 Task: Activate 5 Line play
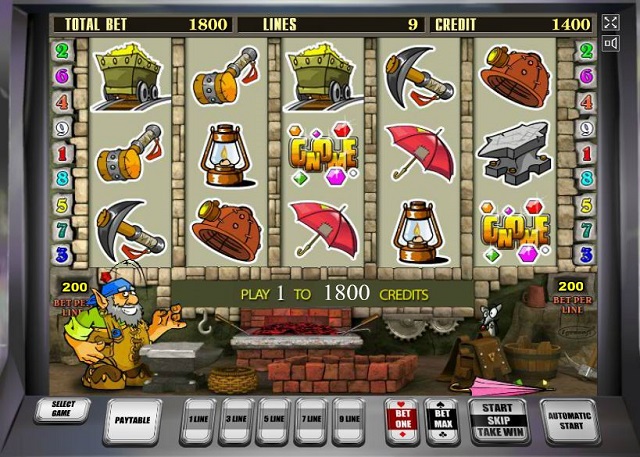pyautogui.click(x=272, y=421)
